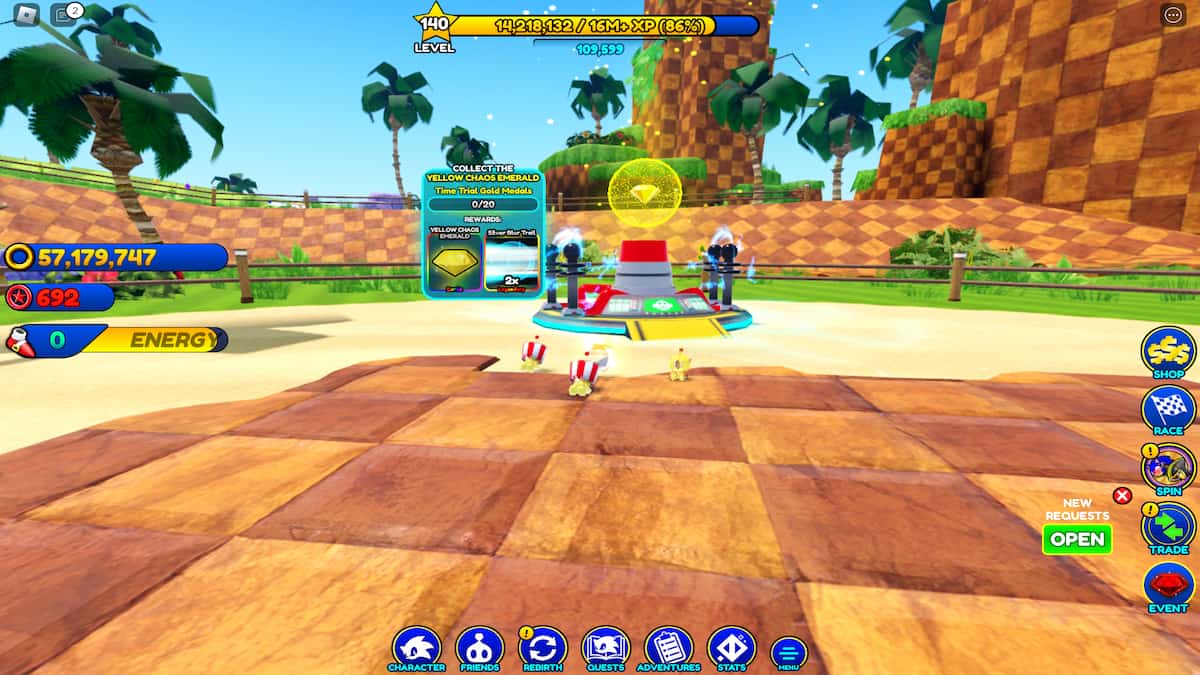This screenshot has width=1200, height=675.
Task: Open the Roblox main menu
Action: click(25, 14)
